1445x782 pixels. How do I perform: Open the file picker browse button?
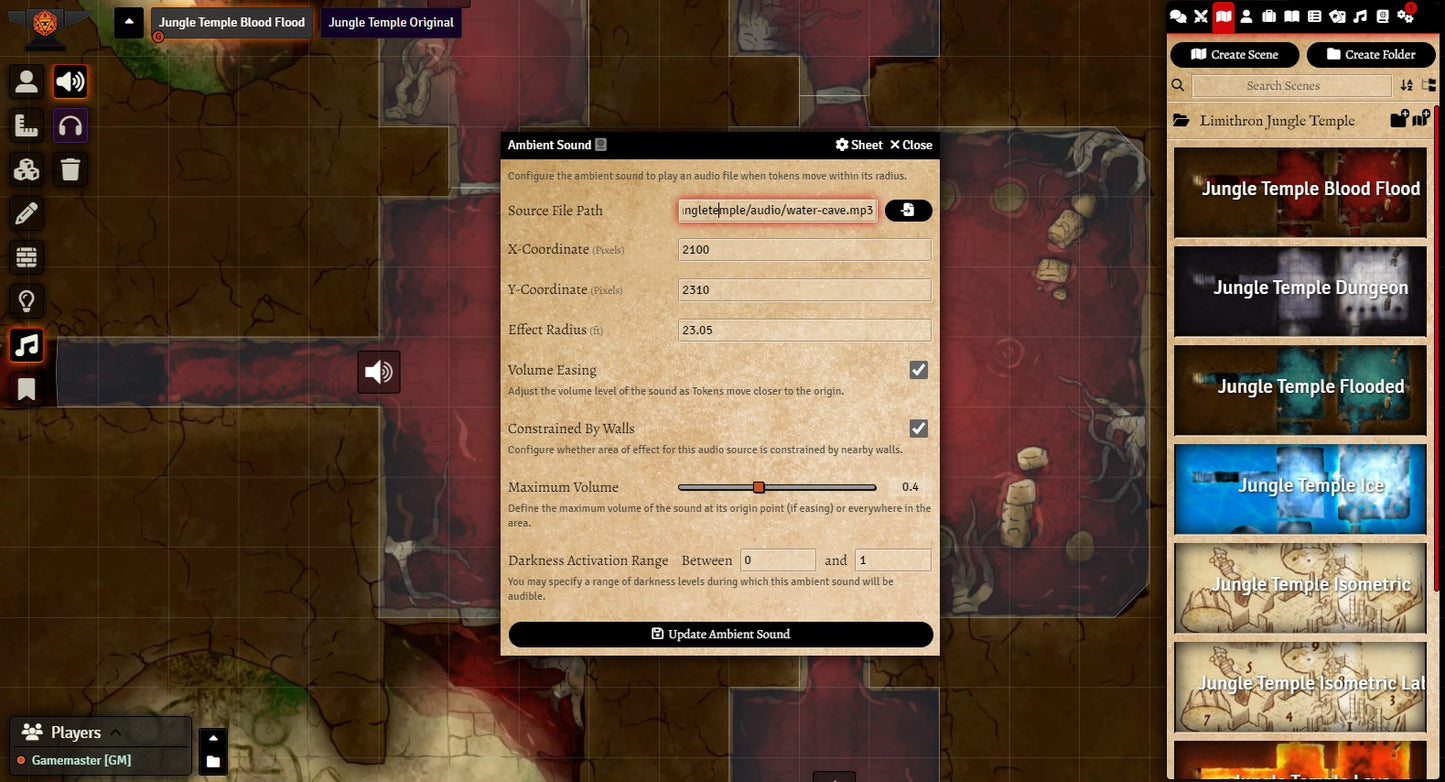click(908, 210)
